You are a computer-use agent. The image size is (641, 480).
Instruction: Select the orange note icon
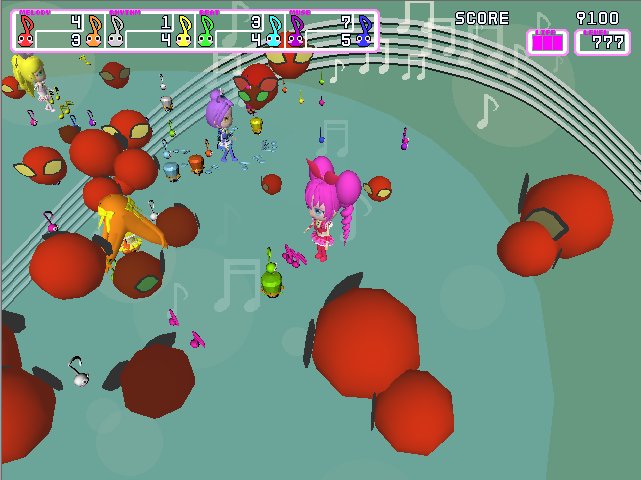95,31
